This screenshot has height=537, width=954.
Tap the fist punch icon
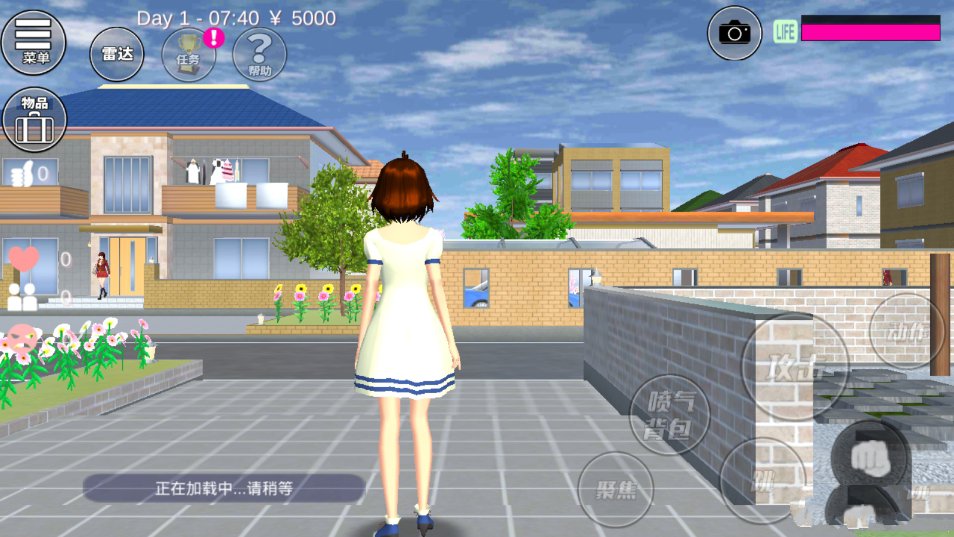pyautogui.click(x=869, y=458)
